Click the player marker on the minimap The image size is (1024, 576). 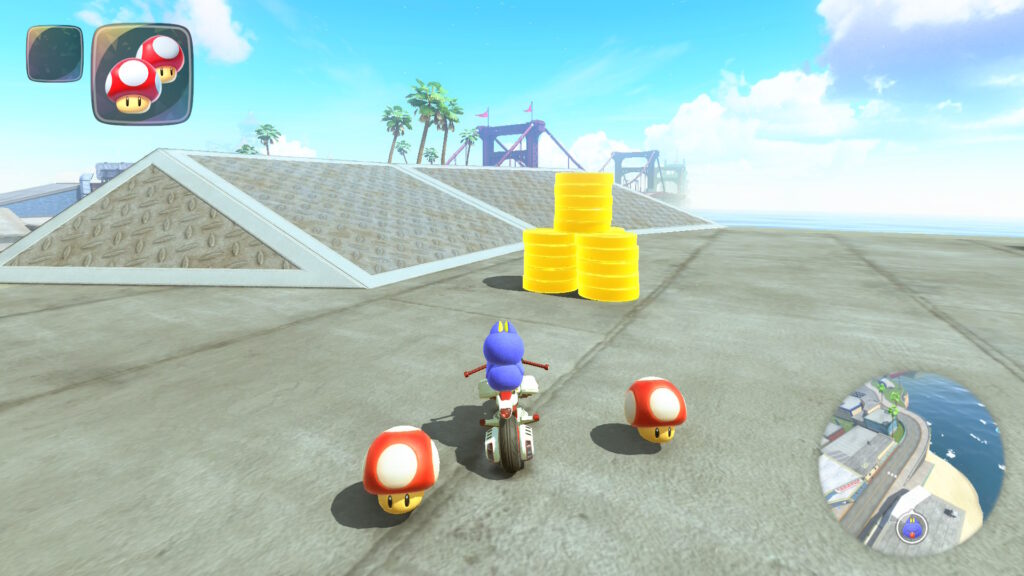(x=911, y=527)
